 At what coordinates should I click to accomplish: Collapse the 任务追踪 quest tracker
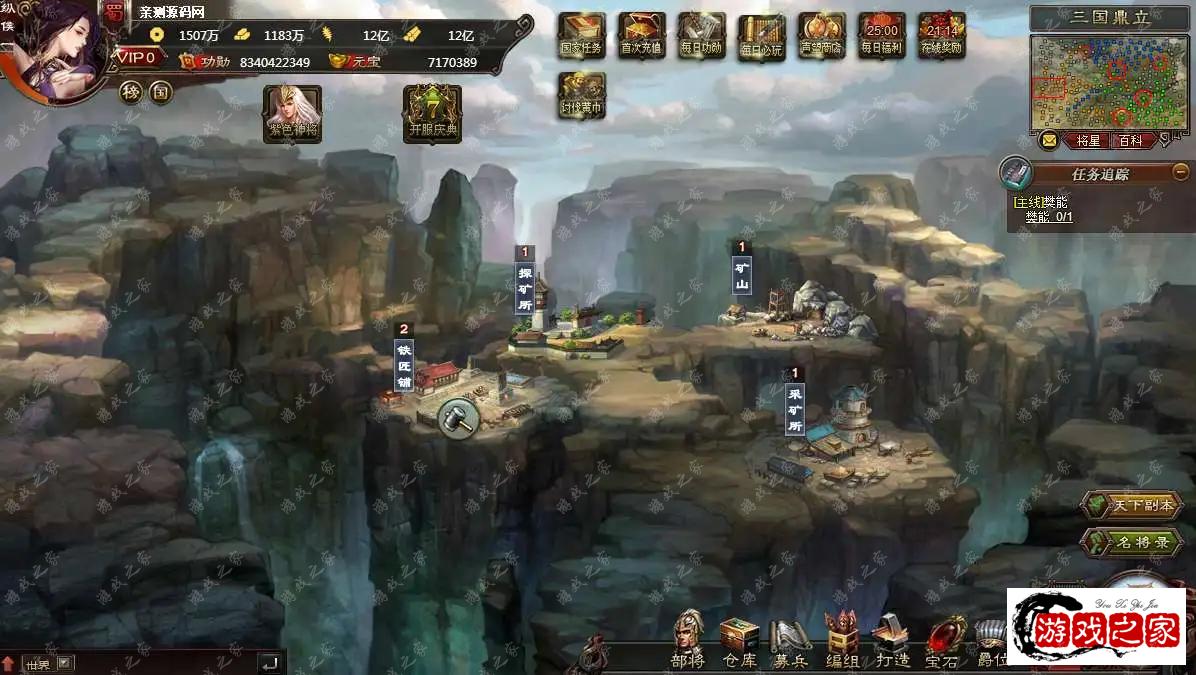tap(1180, 172)
